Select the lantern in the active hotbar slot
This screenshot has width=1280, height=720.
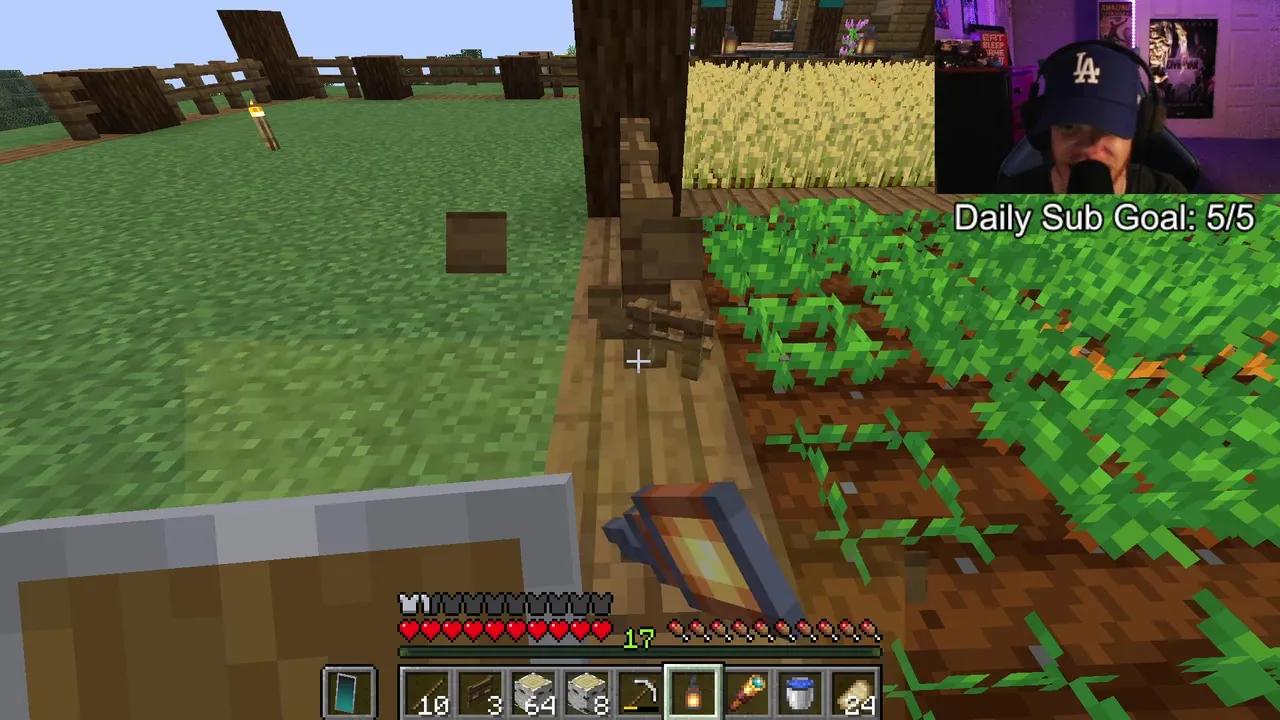695,690
